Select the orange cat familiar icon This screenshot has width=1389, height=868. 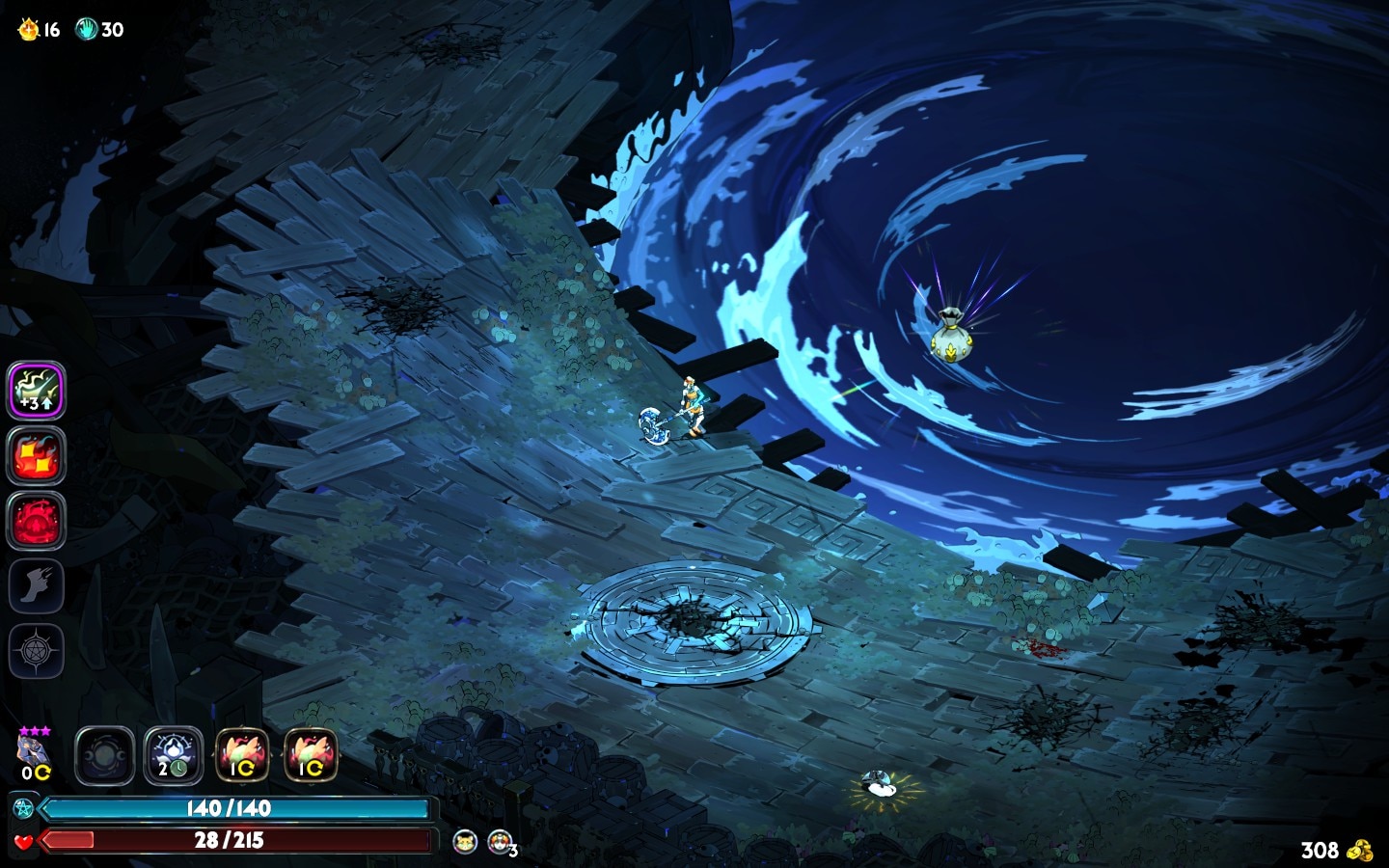point(465,841)
